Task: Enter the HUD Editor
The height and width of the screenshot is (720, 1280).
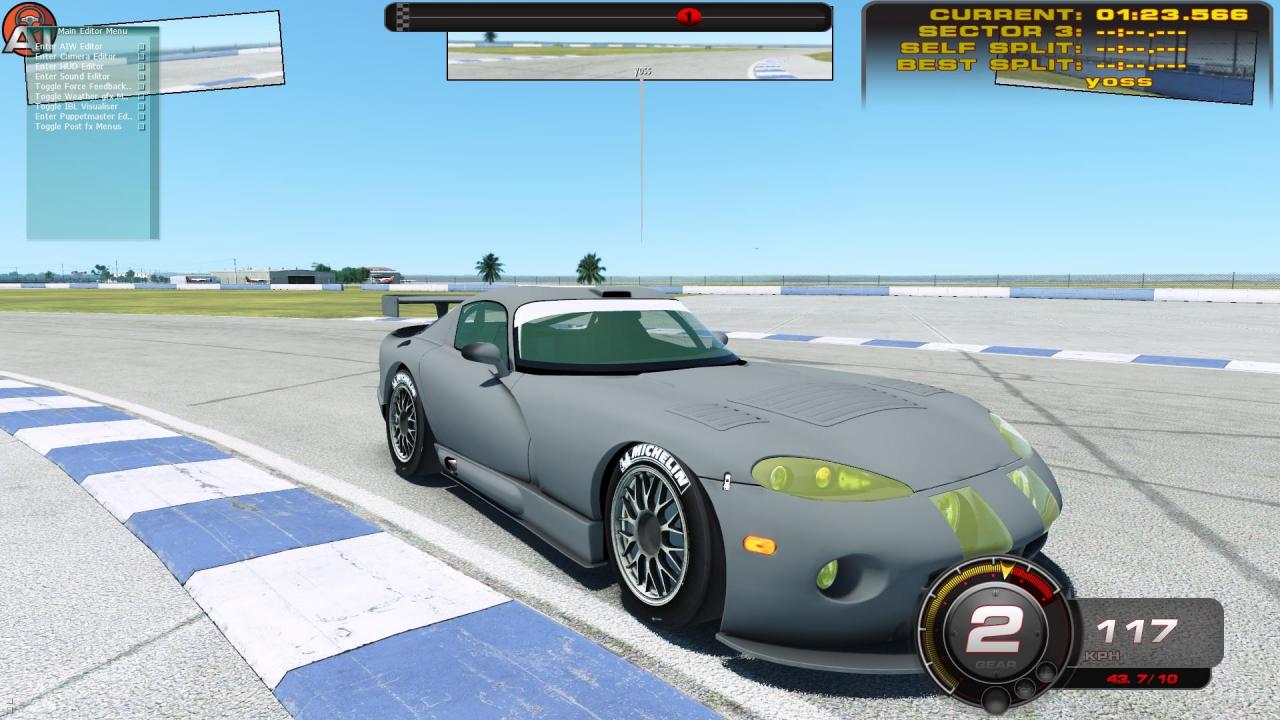Action: point(69,67)
